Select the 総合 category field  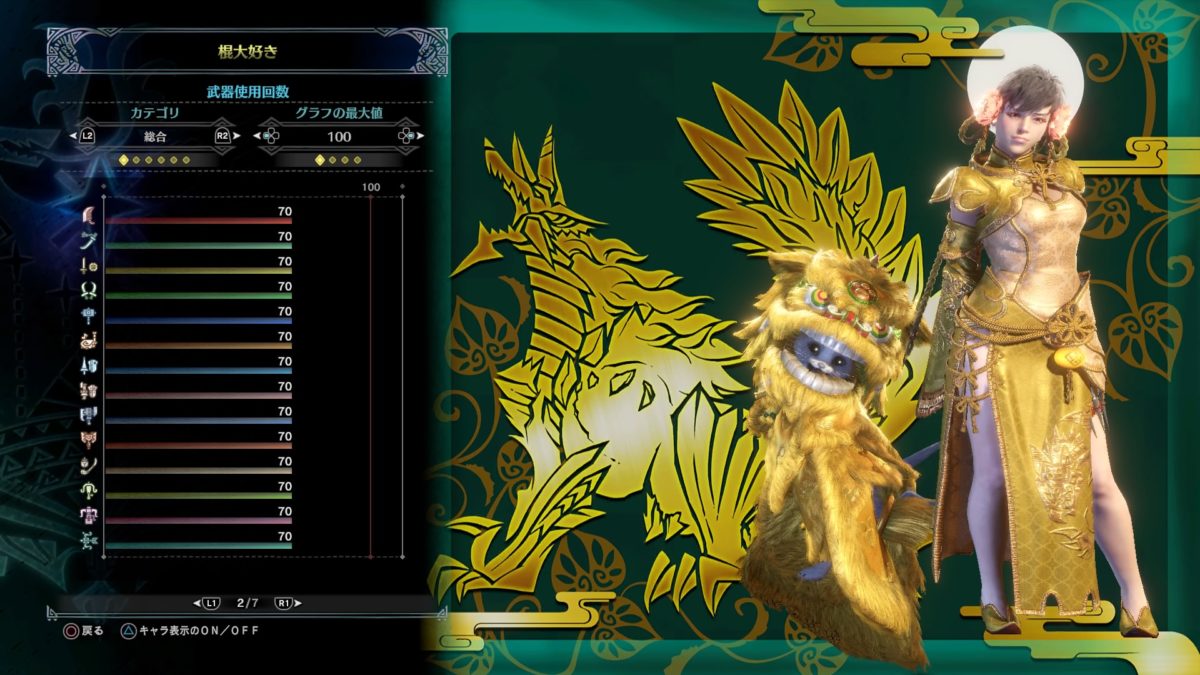[x=154, y=136]
